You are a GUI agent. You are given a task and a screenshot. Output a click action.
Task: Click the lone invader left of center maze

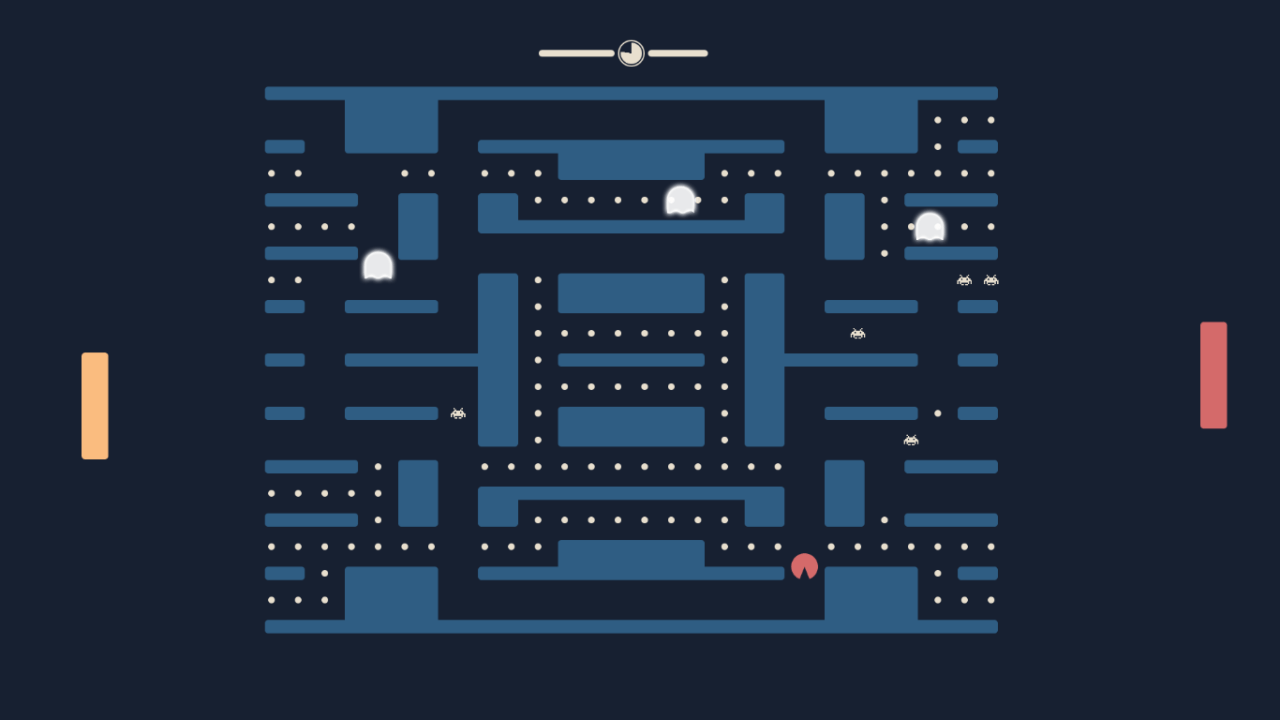[458, 412]
